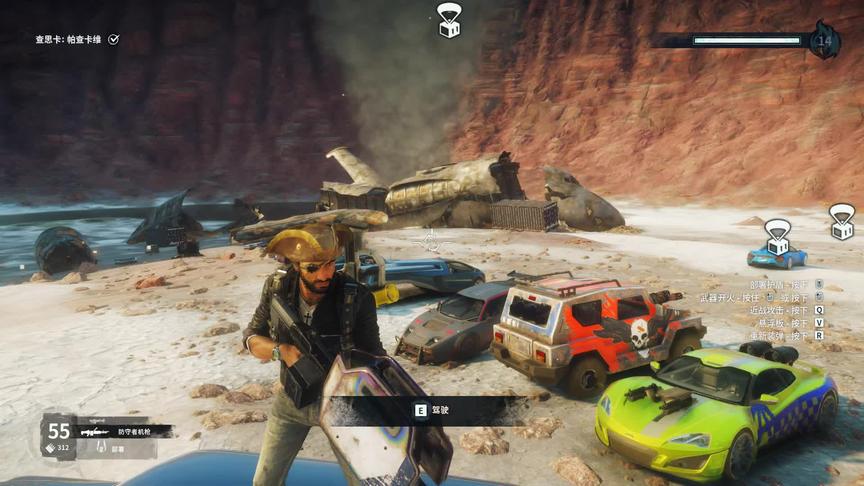Select the 查思卡: 帕查卡维 objective tracker

[x=69, y=39]
